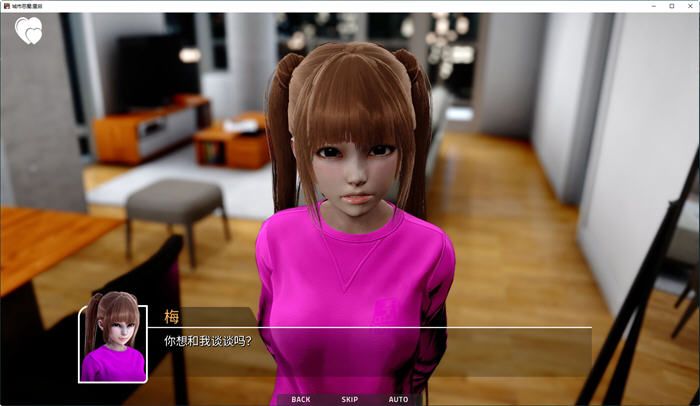Minimize the game window
Image resolution: width=700 pixels, height=406 pixels.
[x=650, y=6]
